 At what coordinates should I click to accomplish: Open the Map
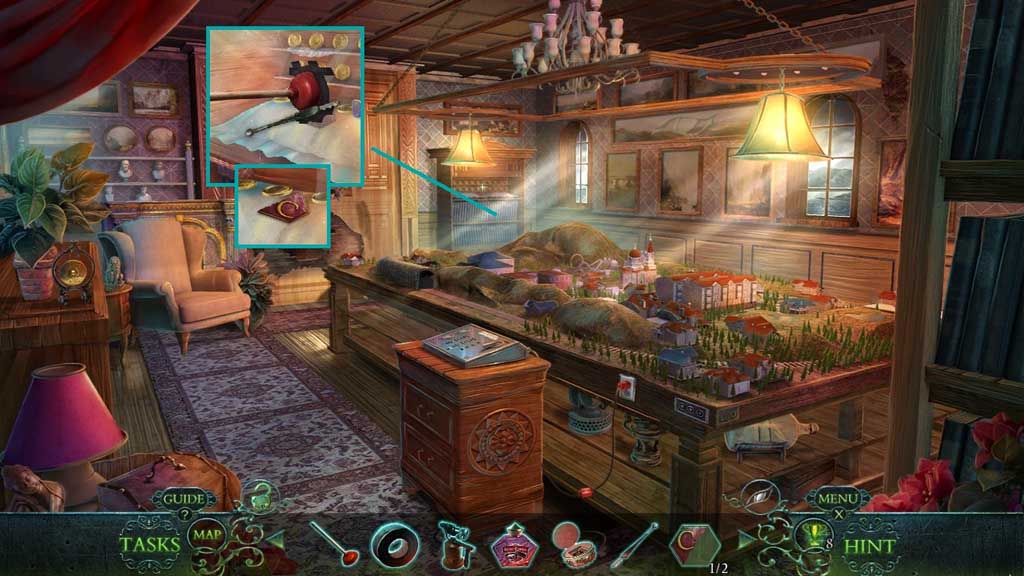click(207, 534)
